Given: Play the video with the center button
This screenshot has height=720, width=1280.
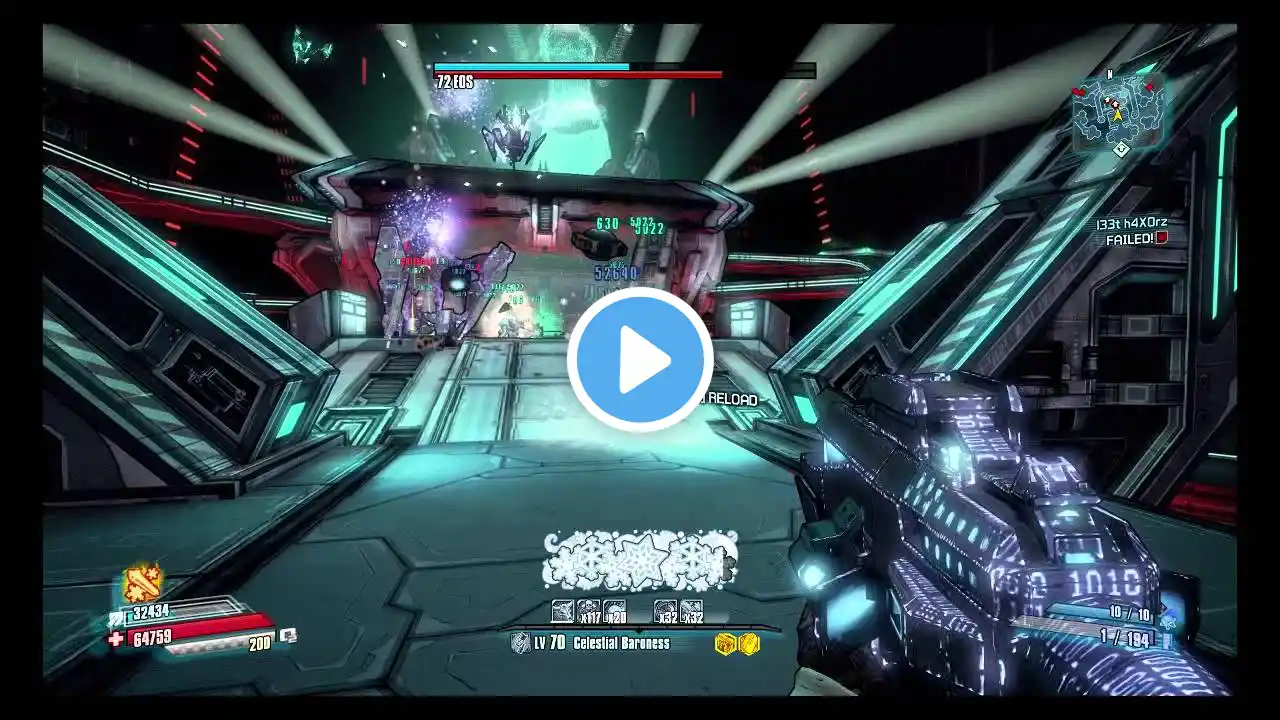Looking at the screenshot, I should (640, 360).
